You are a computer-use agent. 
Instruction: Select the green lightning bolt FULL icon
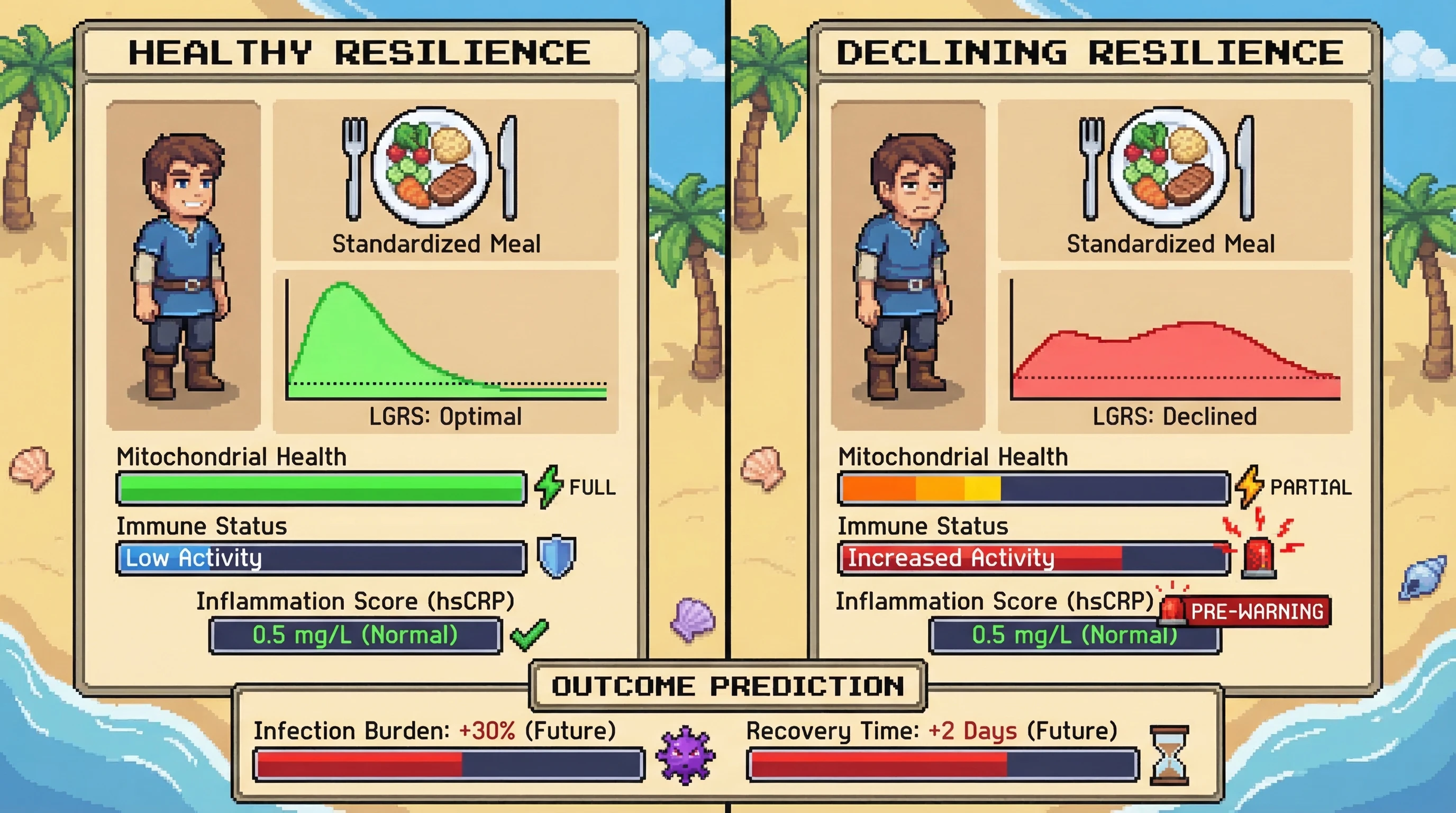click(x=548, y=486)
